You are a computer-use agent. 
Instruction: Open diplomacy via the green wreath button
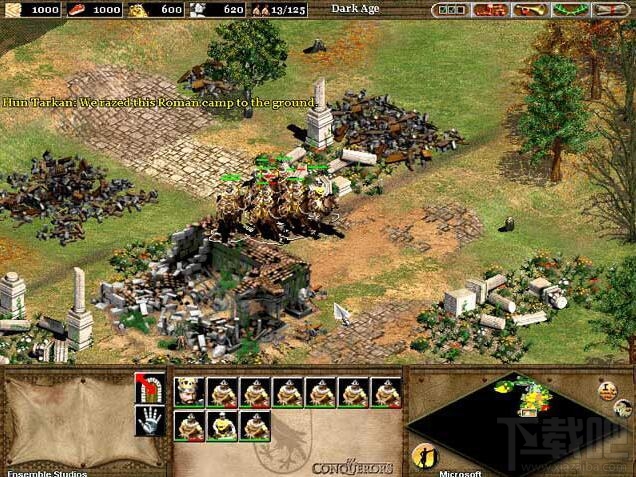571,10
